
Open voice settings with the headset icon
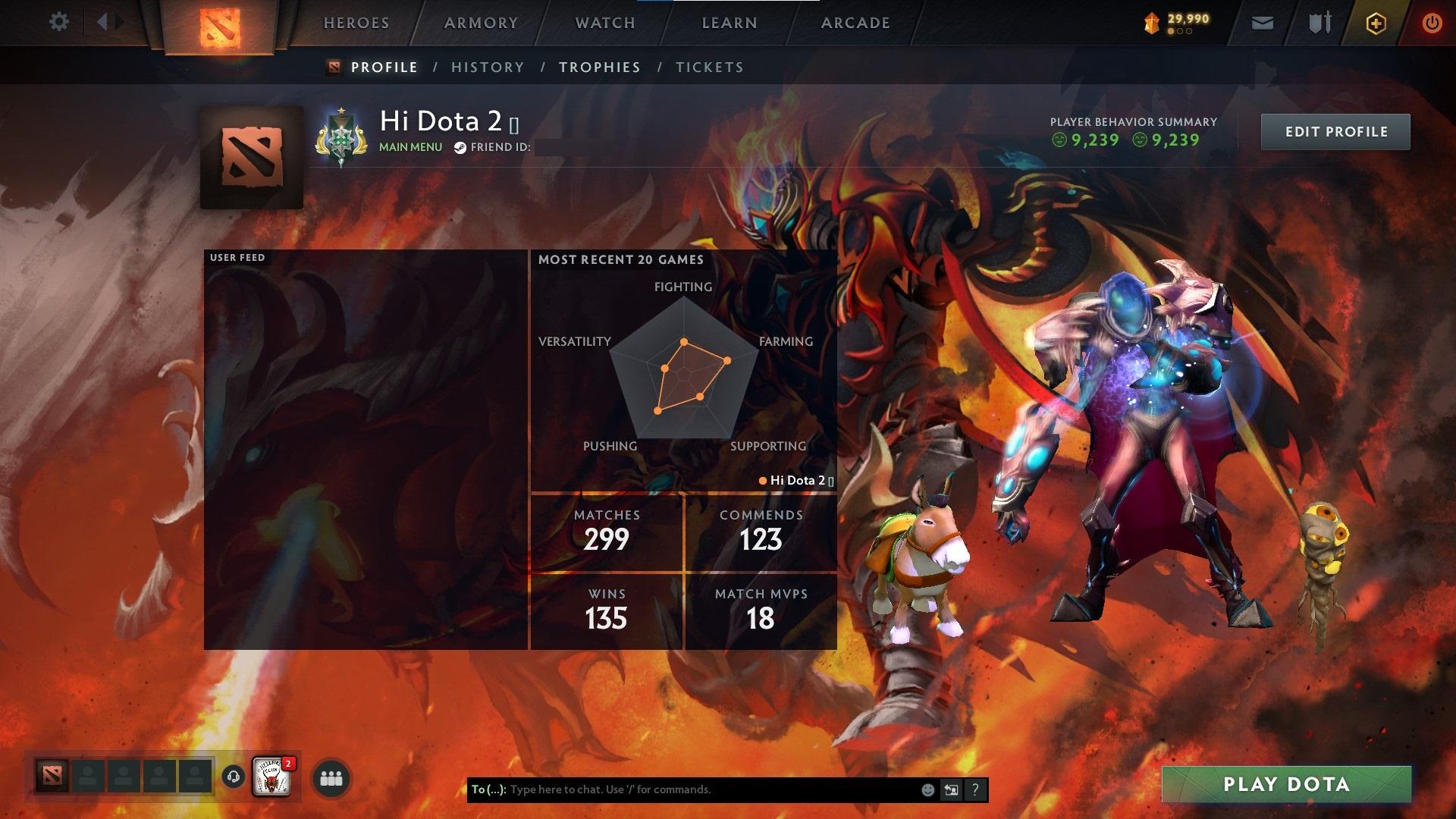pos(232,778)
